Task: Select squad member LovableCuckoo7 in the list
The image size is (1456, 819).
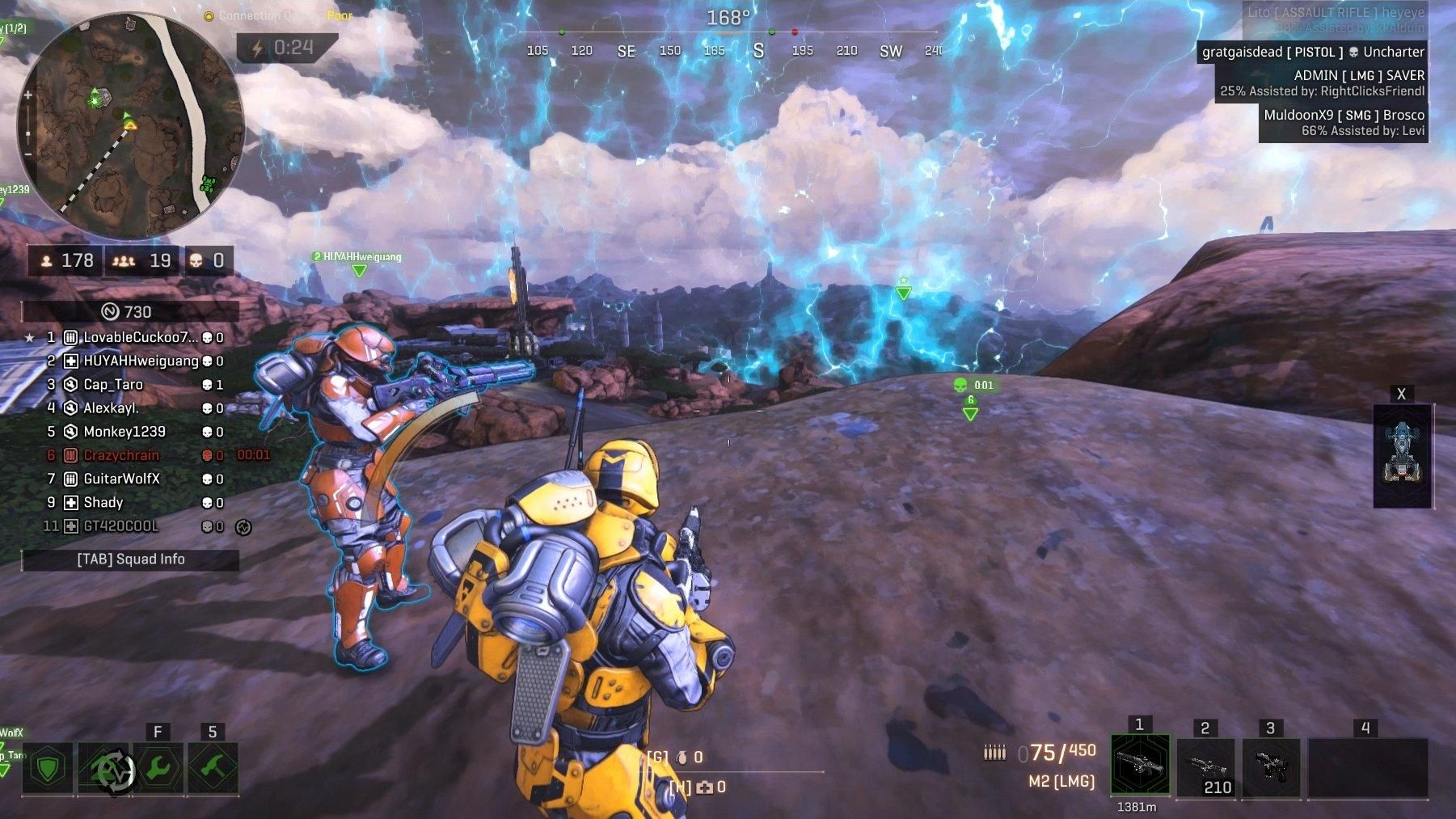Action: click(140, 337)
